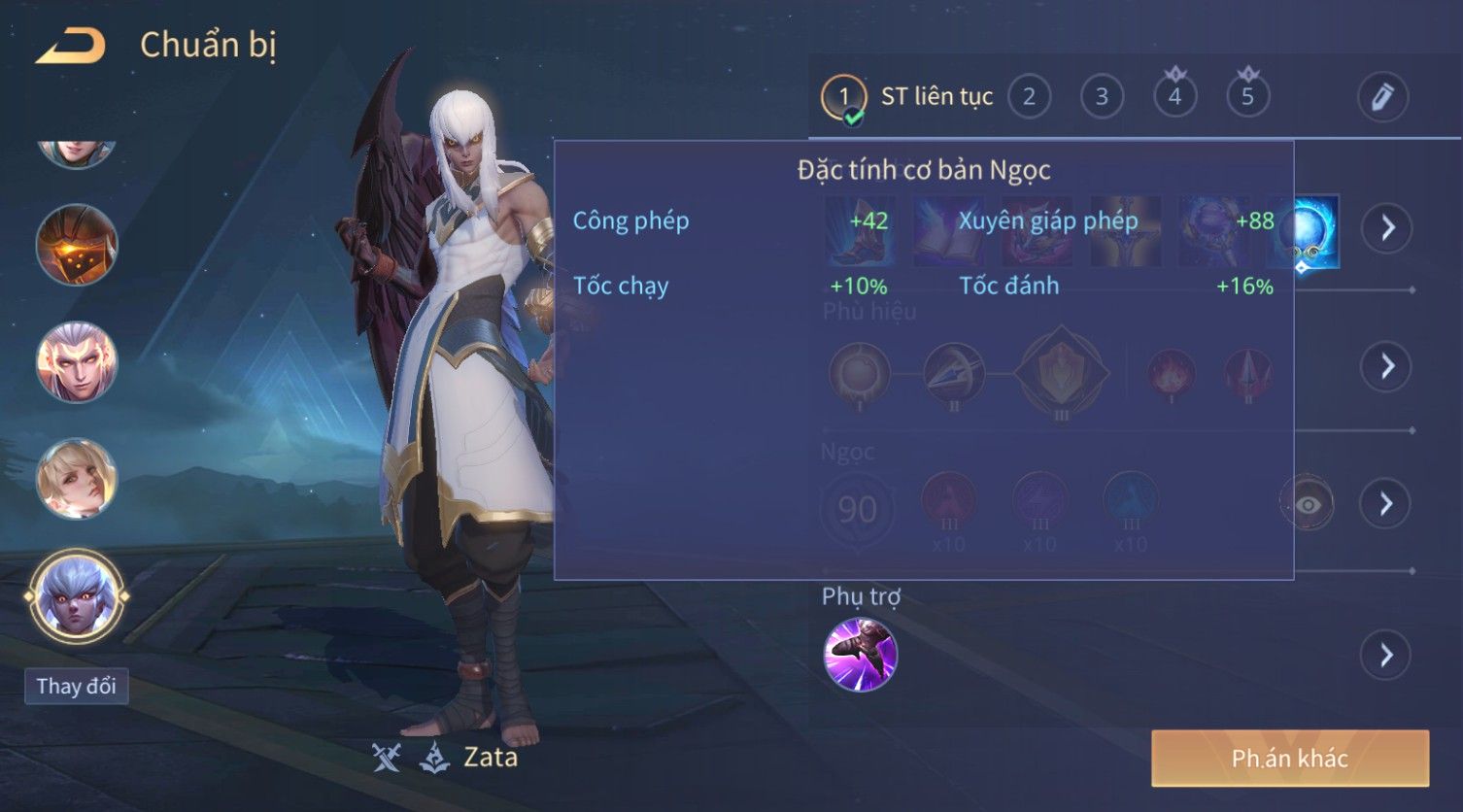
Task: Go back with the return arrow
Action: pos(70,46)
